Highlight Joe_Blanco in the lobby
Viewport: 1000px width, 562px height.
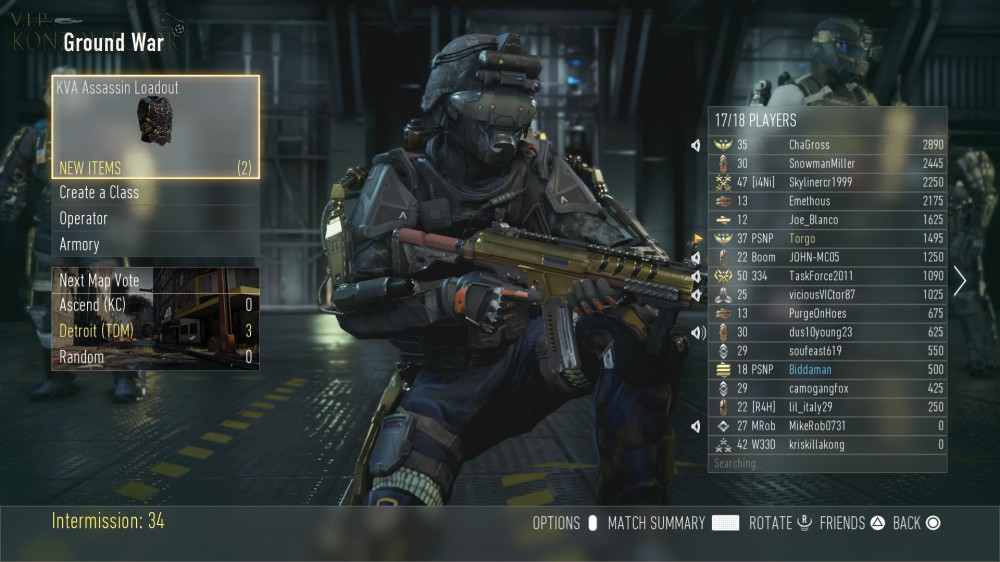point(827,220)
